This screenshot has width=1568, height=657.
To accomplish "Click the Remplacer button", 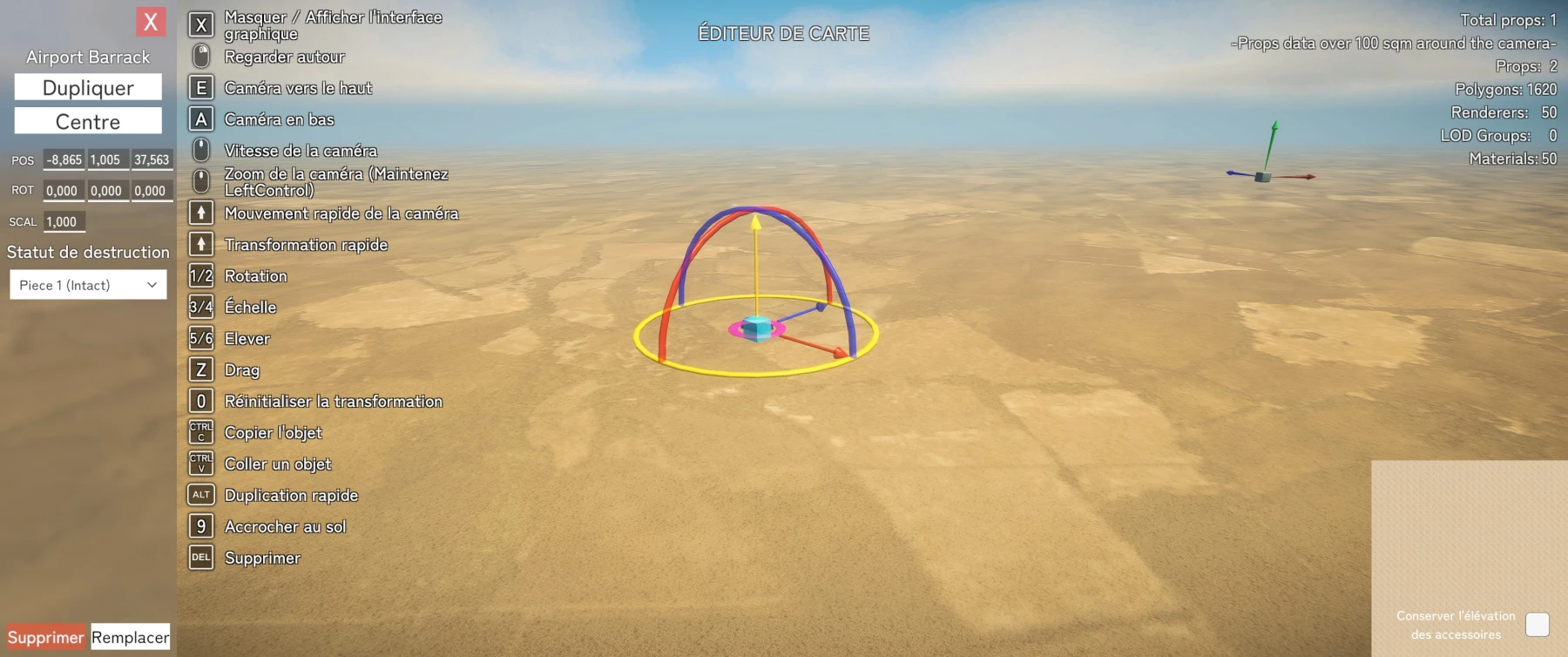I will 130,637.
